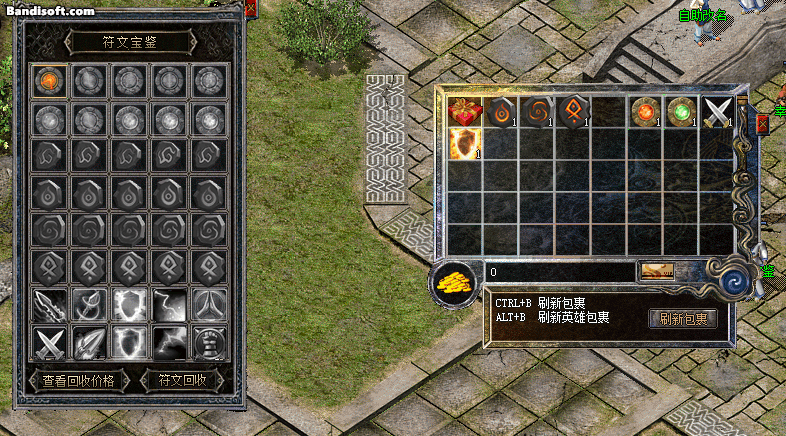Image resolution: width=786 pixels, height=436 pixels.
Task: Select the flaming shield item in bag
Action: 465,143
